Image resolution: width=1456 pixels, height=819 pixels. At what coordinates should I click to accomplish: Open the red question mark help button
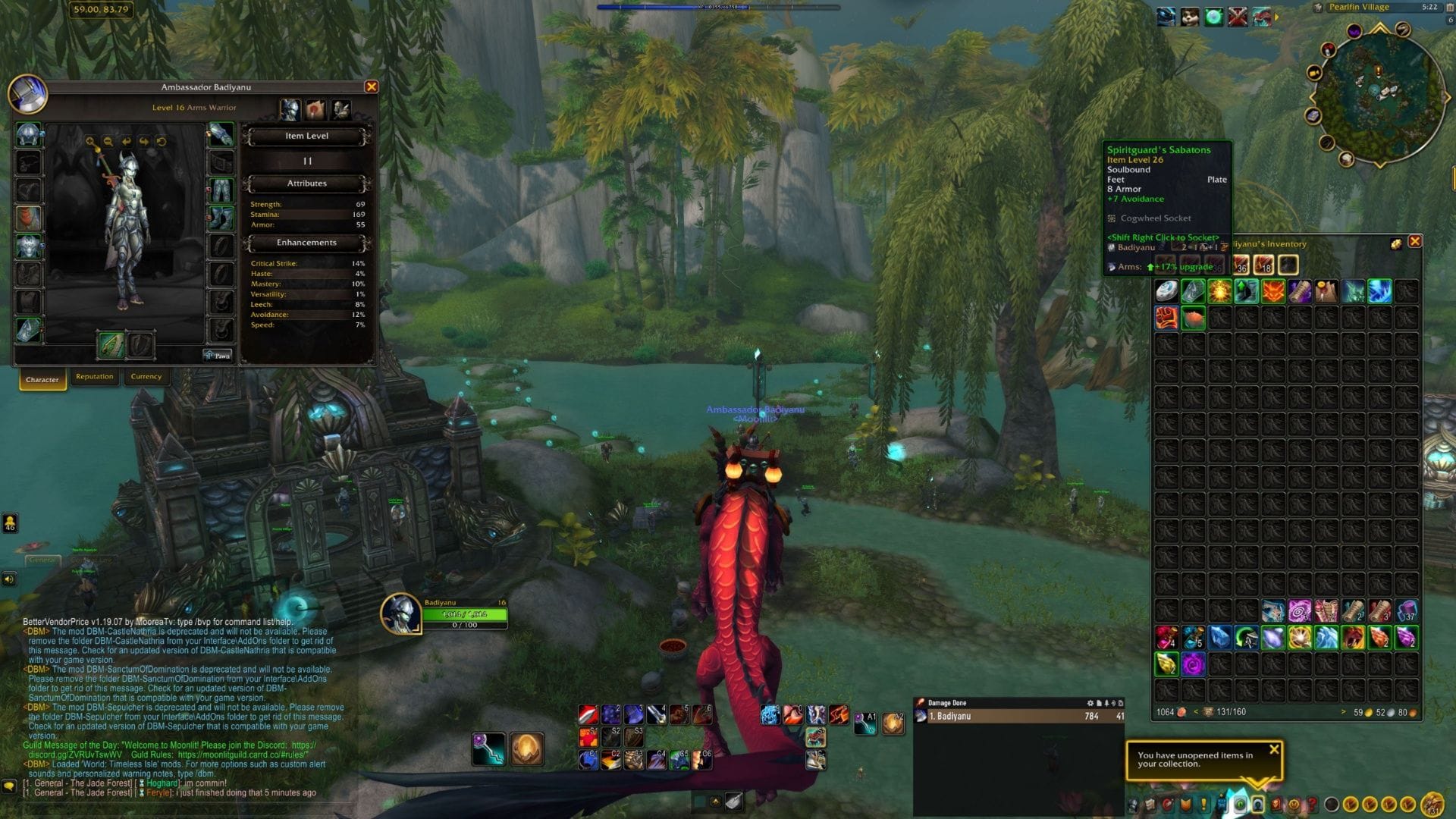(1312, 805)
